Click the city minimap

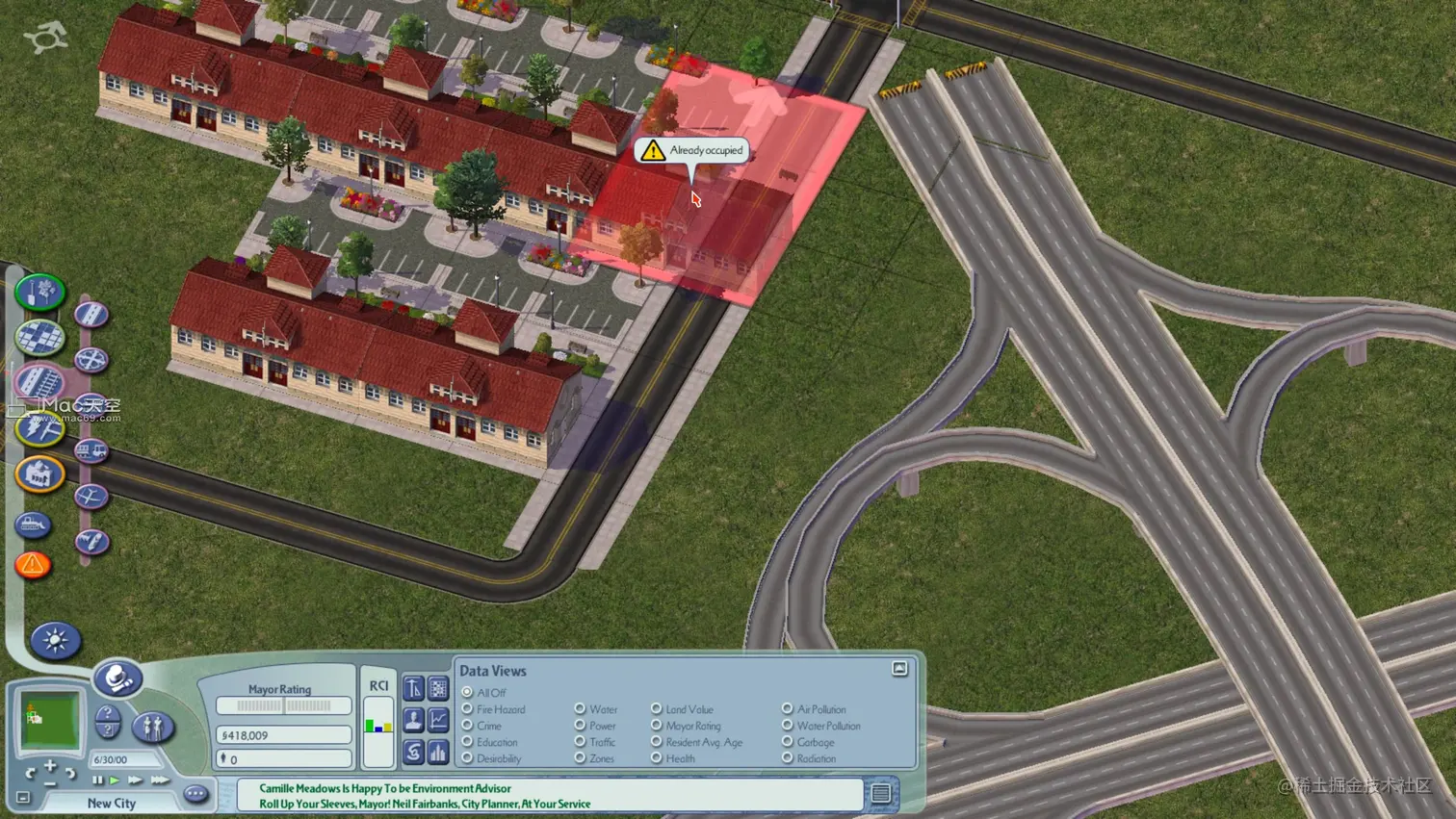coord(49,718)
